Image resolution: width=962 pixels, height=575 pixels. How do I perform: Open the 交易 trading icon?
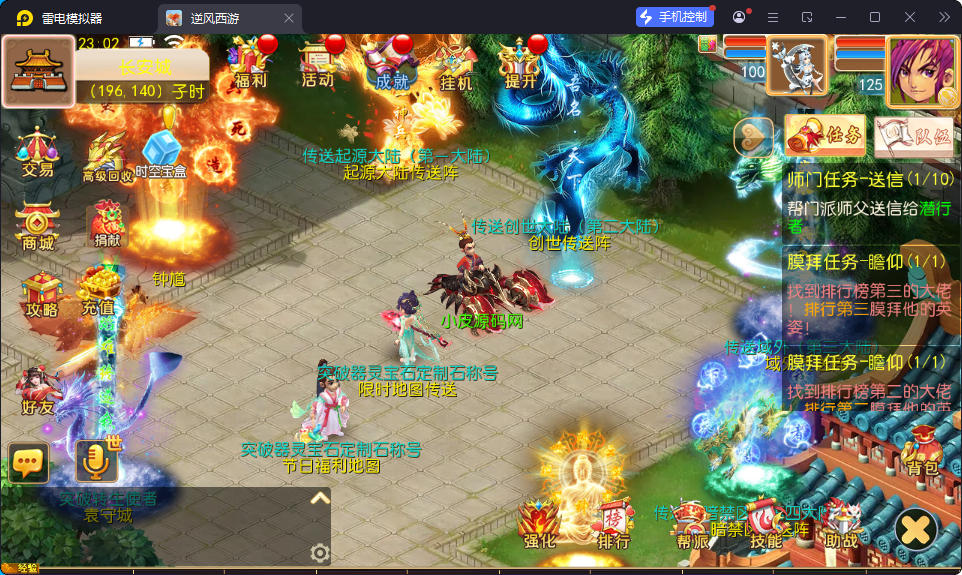[x=37, y=151]
